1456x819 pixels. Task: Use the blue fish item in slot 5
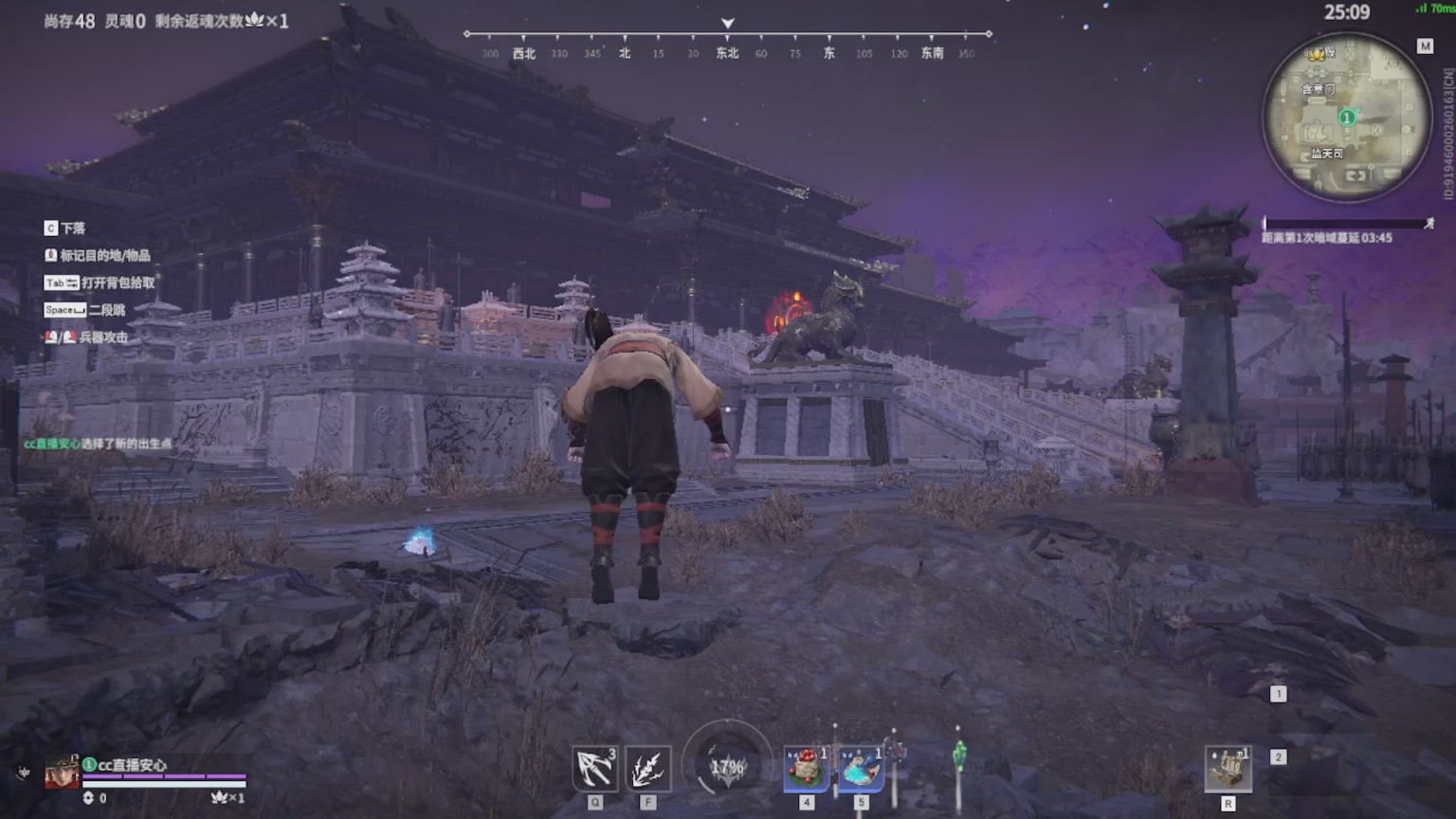tap(861, 768)
